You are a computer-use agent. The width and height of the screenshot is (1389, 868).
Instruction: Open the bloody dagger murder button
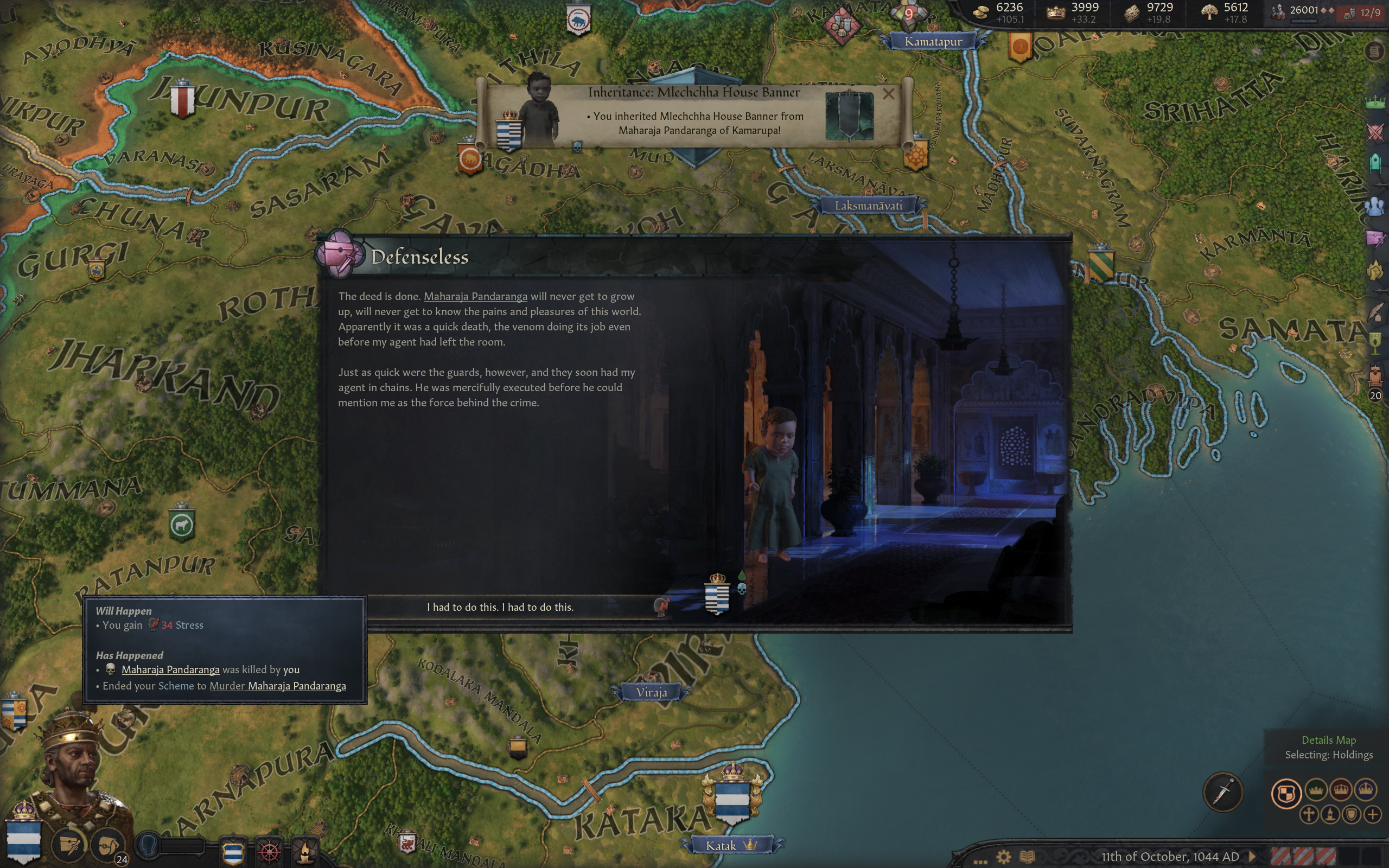click(1222, 792)
